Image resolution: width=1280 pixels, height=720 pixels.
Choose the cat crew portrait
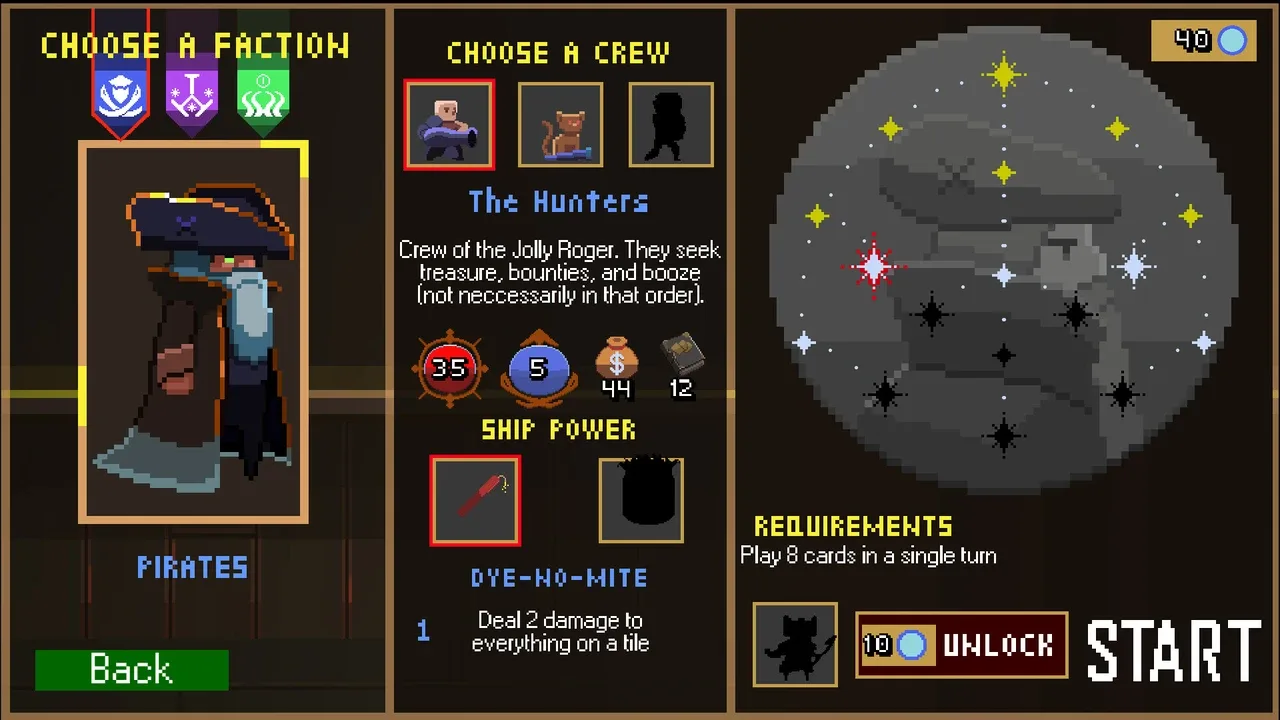tap(560, 125)
